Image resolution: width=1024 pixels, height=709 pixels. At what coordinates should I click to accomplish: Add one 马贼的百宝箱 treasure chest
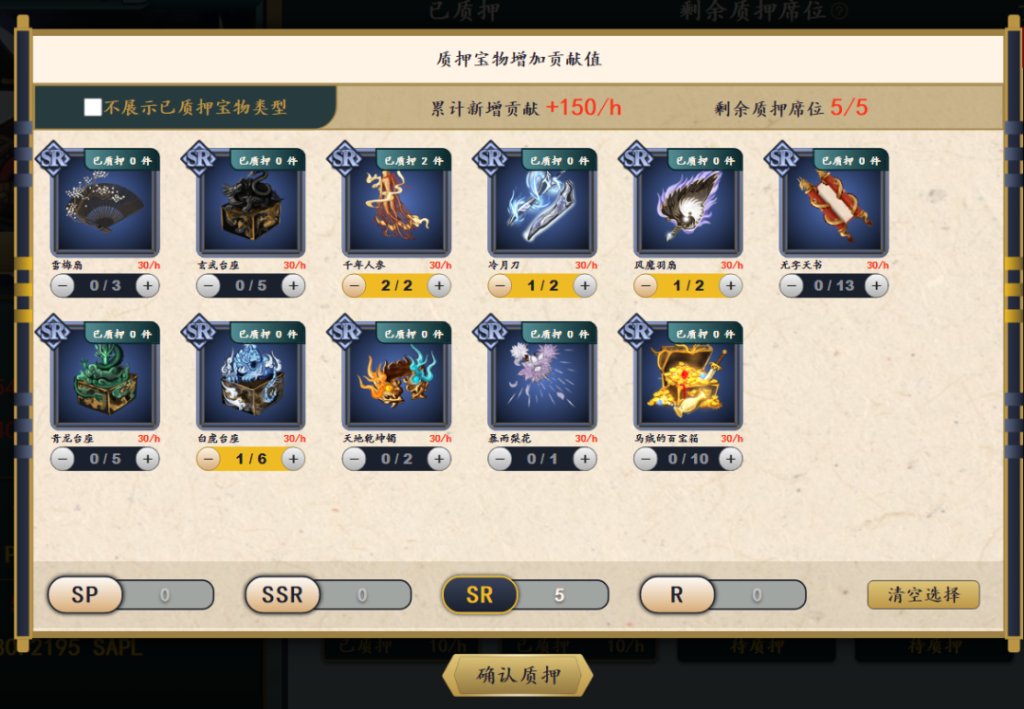[x=731, y=459]
